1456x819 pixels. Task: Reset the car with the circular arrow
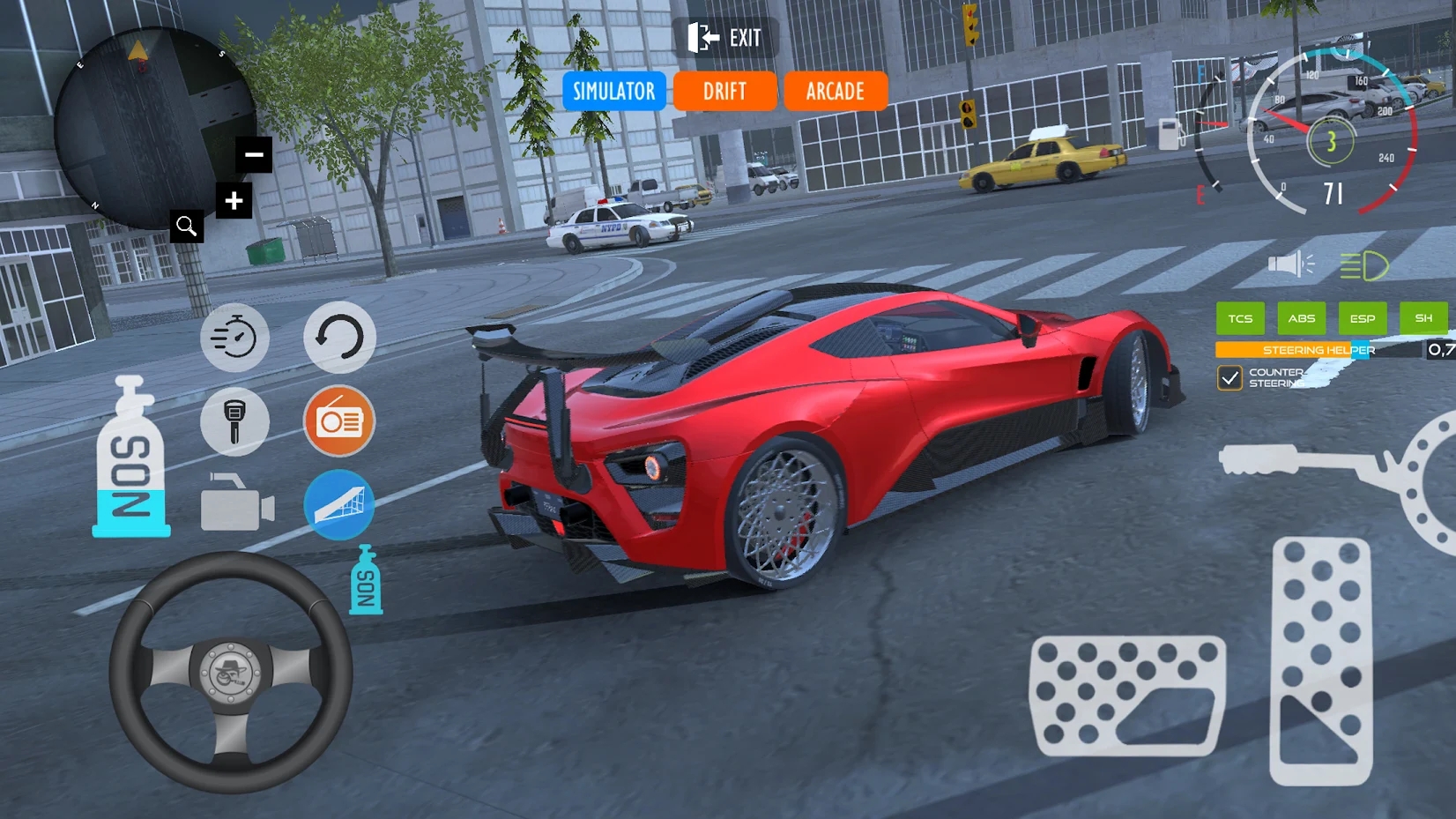coord(339,338)
